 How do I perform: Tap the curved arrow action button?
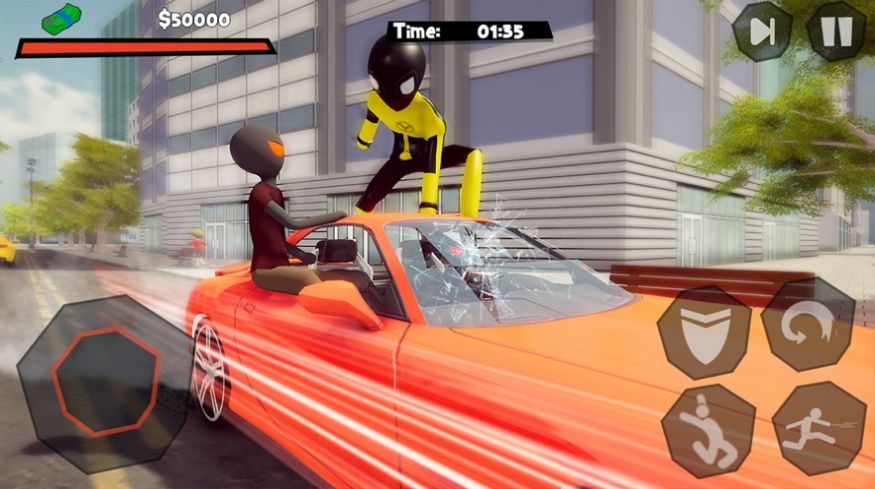click(x=808, y=325)
